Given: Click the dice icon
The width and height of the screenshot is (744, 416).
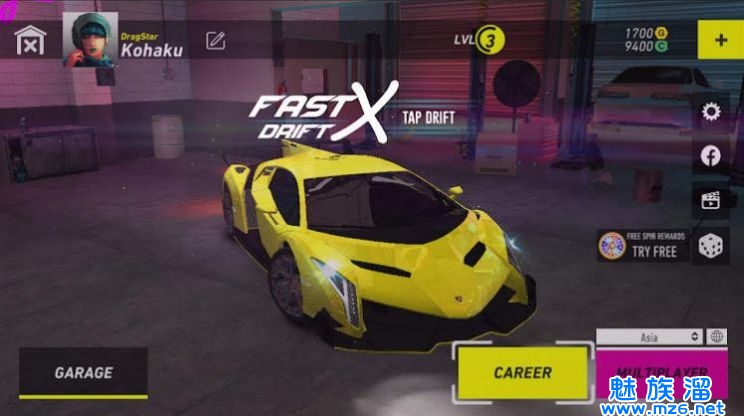Looking at the screenshot, I should tap(711, 245).
